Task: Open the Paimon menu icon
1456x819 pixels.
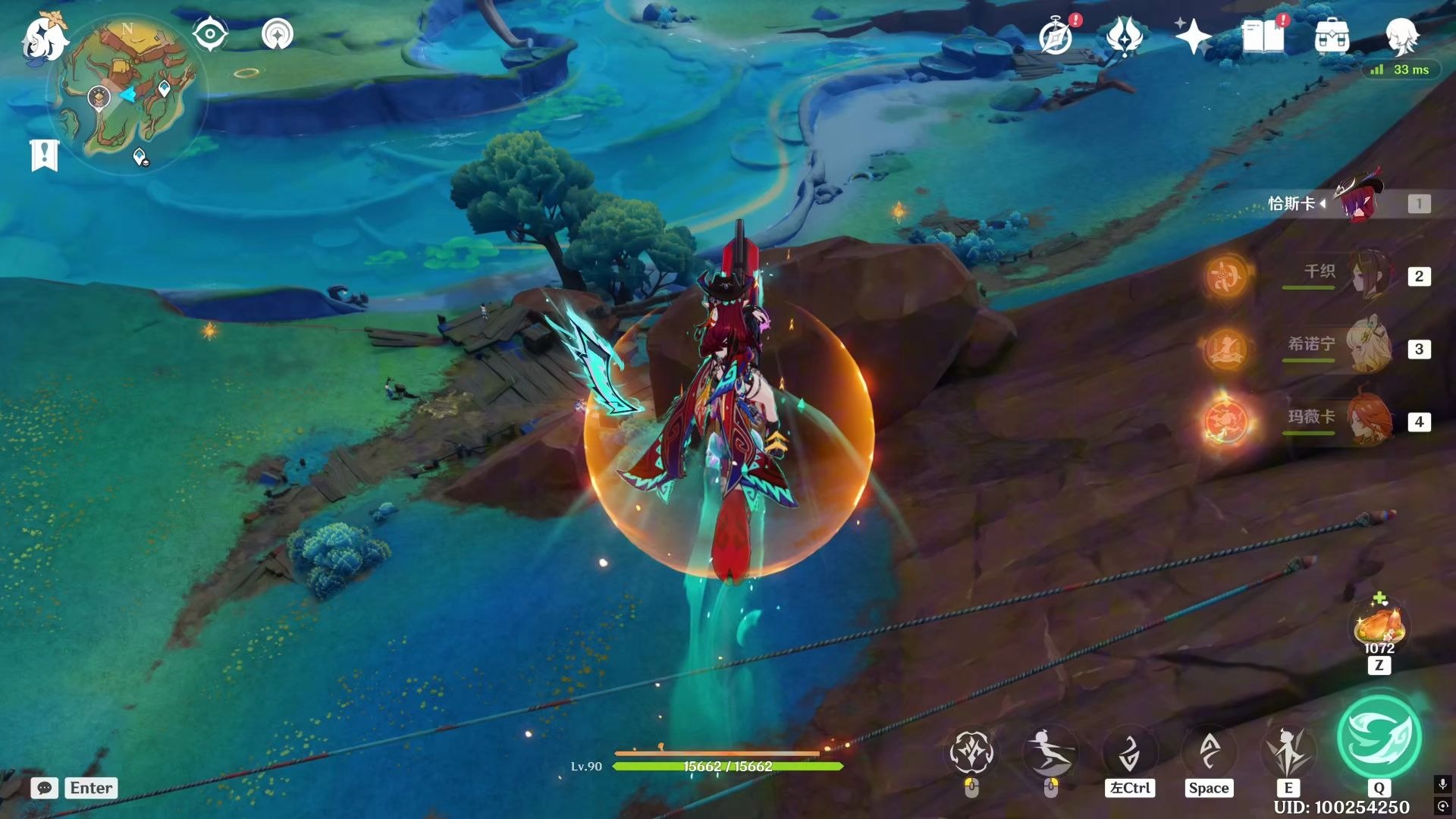Action: pyautogui.click(x=44, y=38)
